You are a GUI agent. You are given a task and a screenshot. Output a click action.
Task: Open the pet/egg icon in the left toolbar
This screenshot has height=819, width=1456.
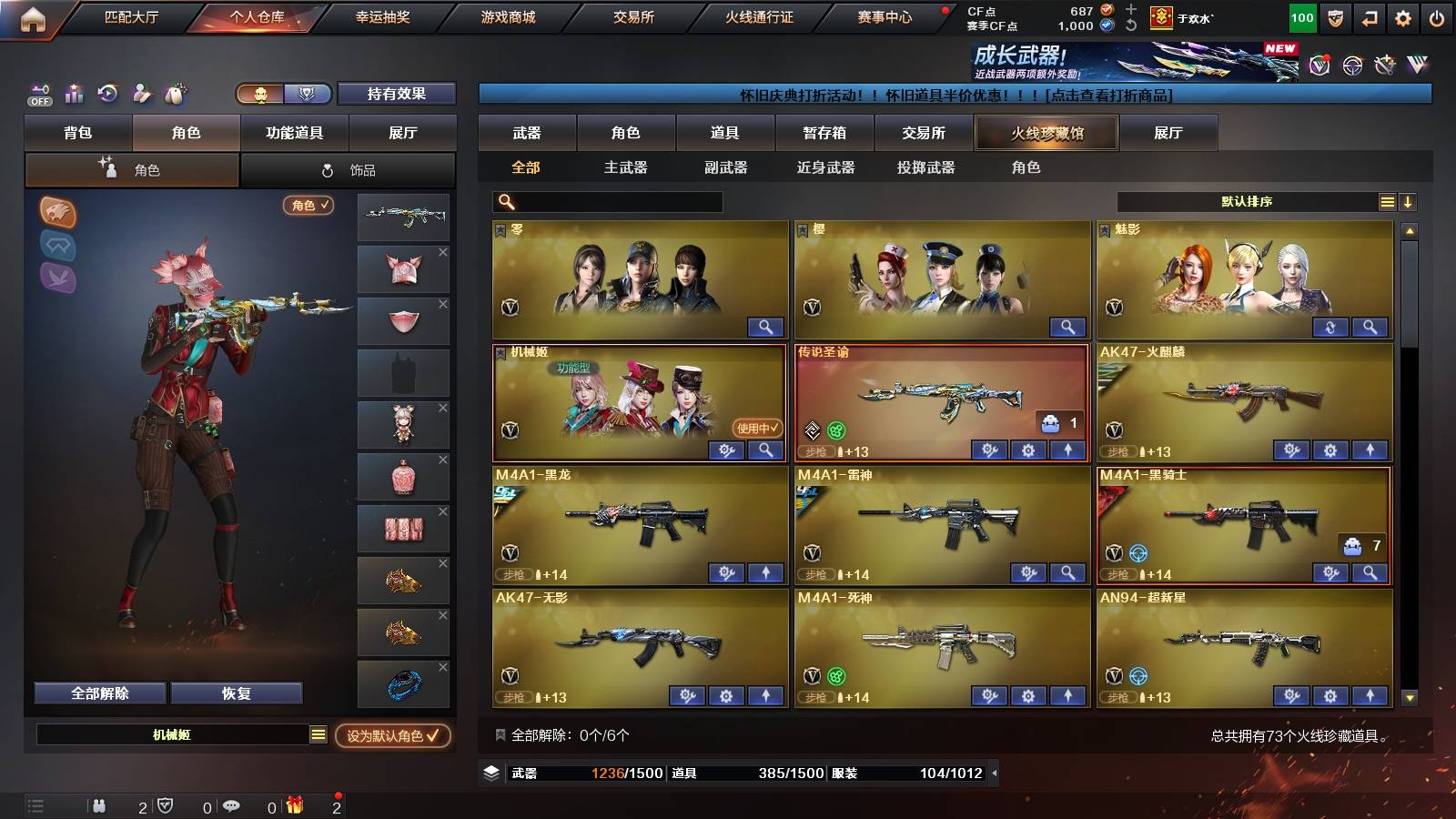[x=173, y=93]
